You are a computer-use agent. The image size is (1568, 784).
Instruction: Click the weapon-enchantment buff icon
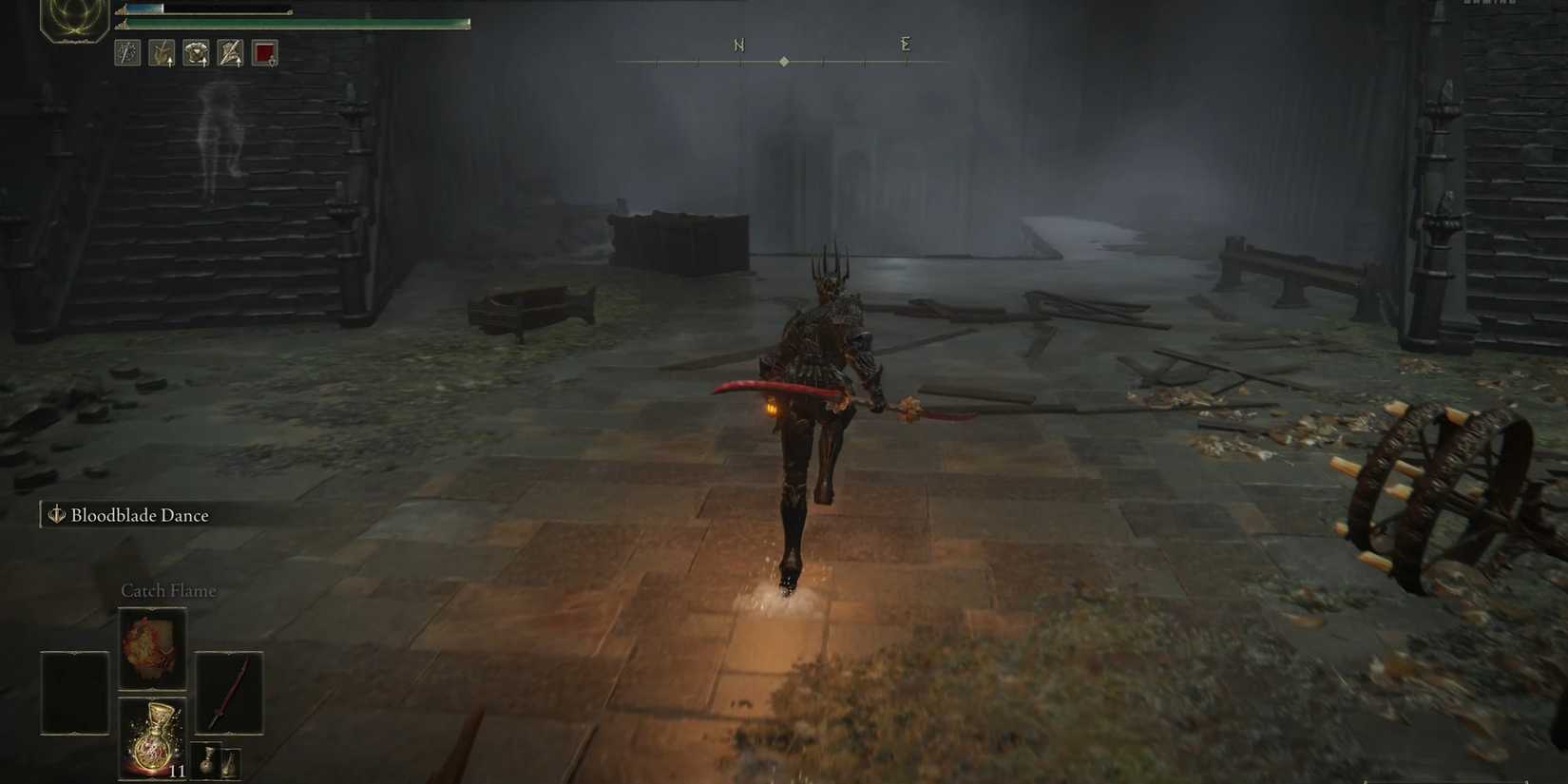(229, 54)
